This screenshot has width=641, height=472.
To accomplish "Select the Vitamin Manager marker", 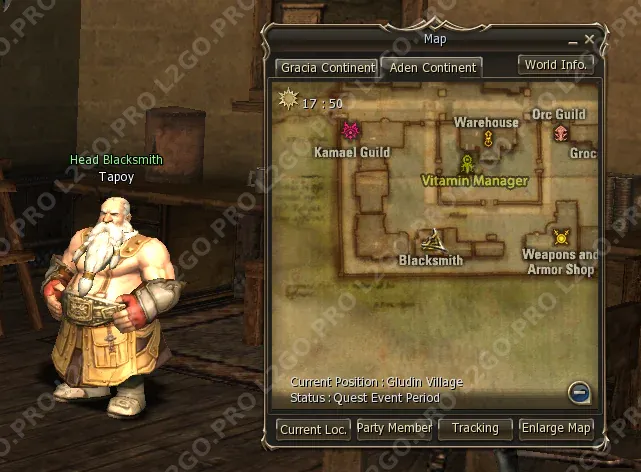I will [467, 162].
